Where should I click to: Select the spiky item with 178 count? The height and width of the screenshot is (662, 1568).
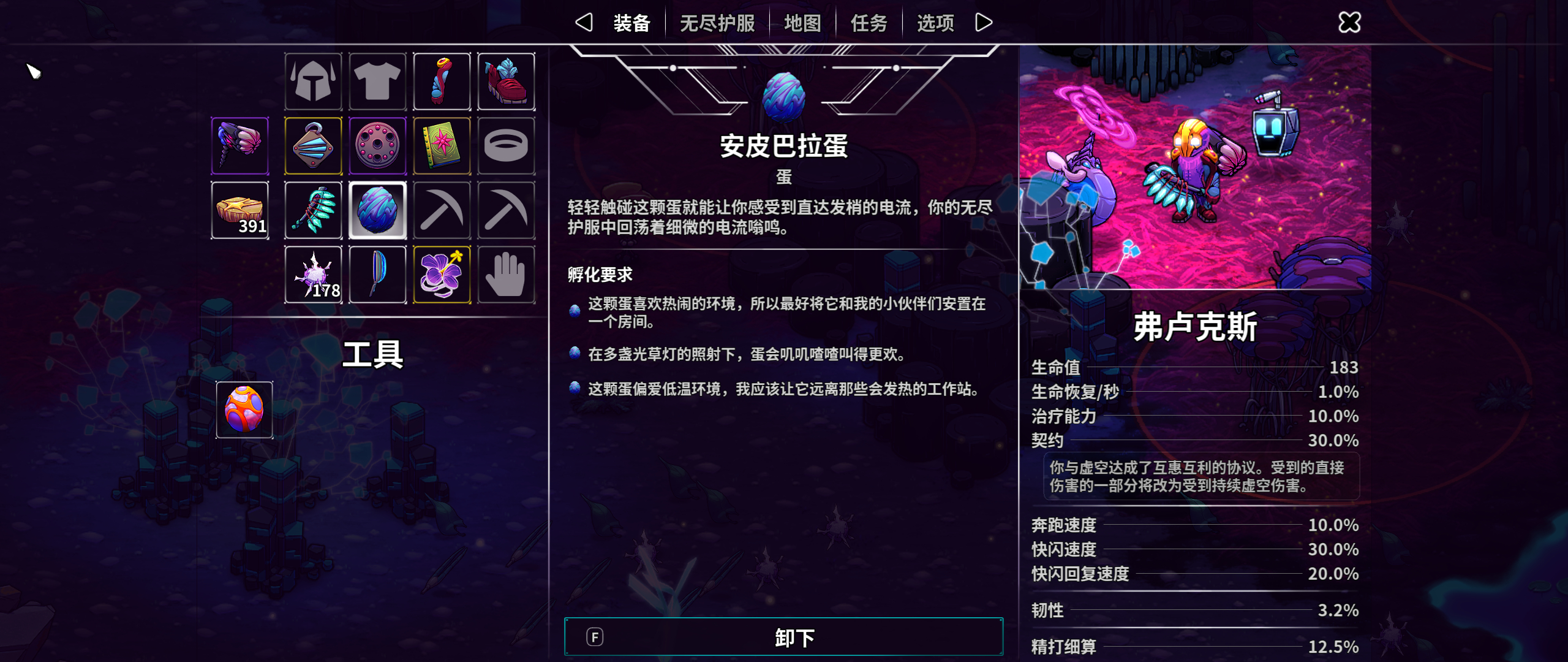click(x=314, y=276)
